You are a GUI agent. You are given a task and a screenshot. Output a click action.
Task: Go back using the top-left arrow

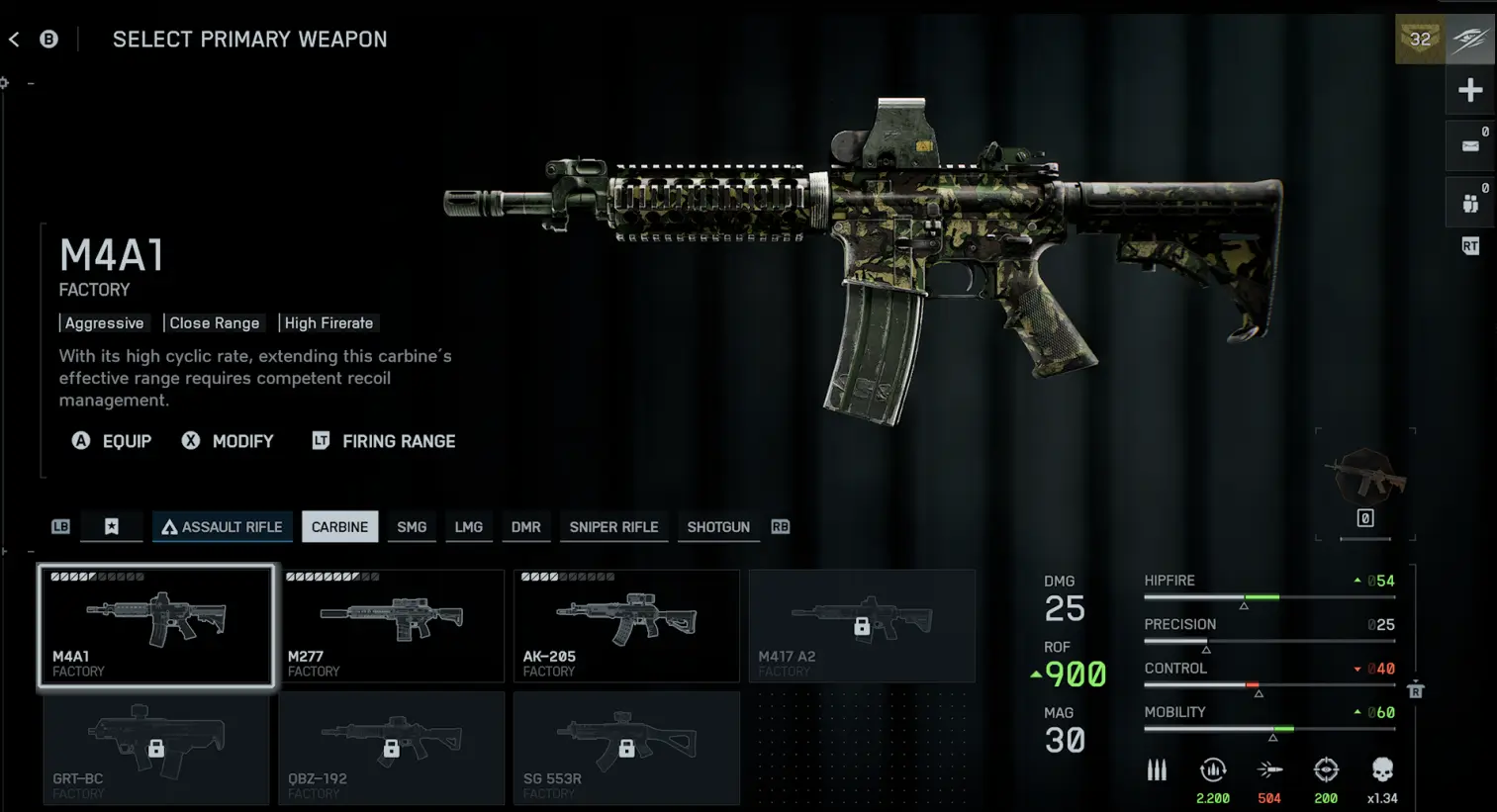coord(15,40)
